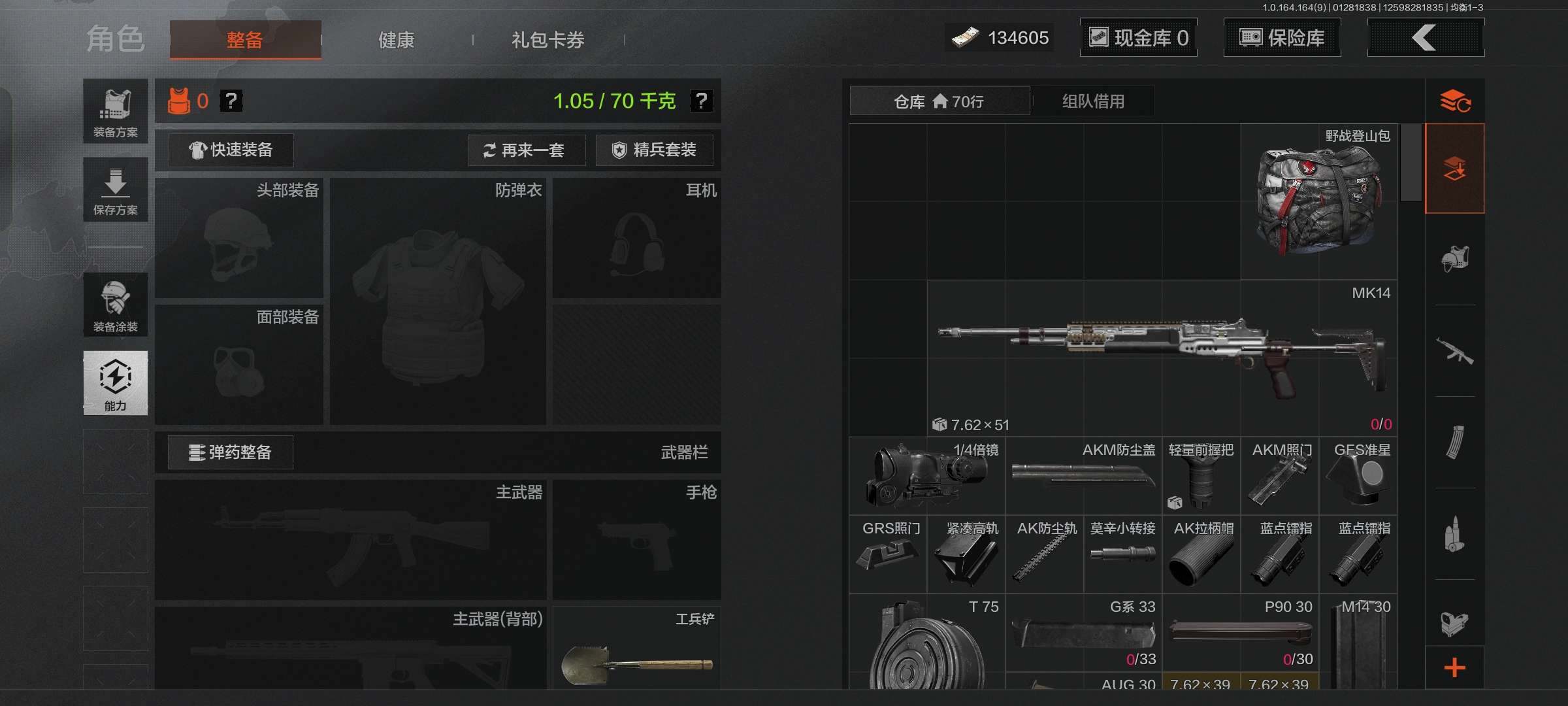Click the plus icon to add warehouse rows

coord(1456,668)
